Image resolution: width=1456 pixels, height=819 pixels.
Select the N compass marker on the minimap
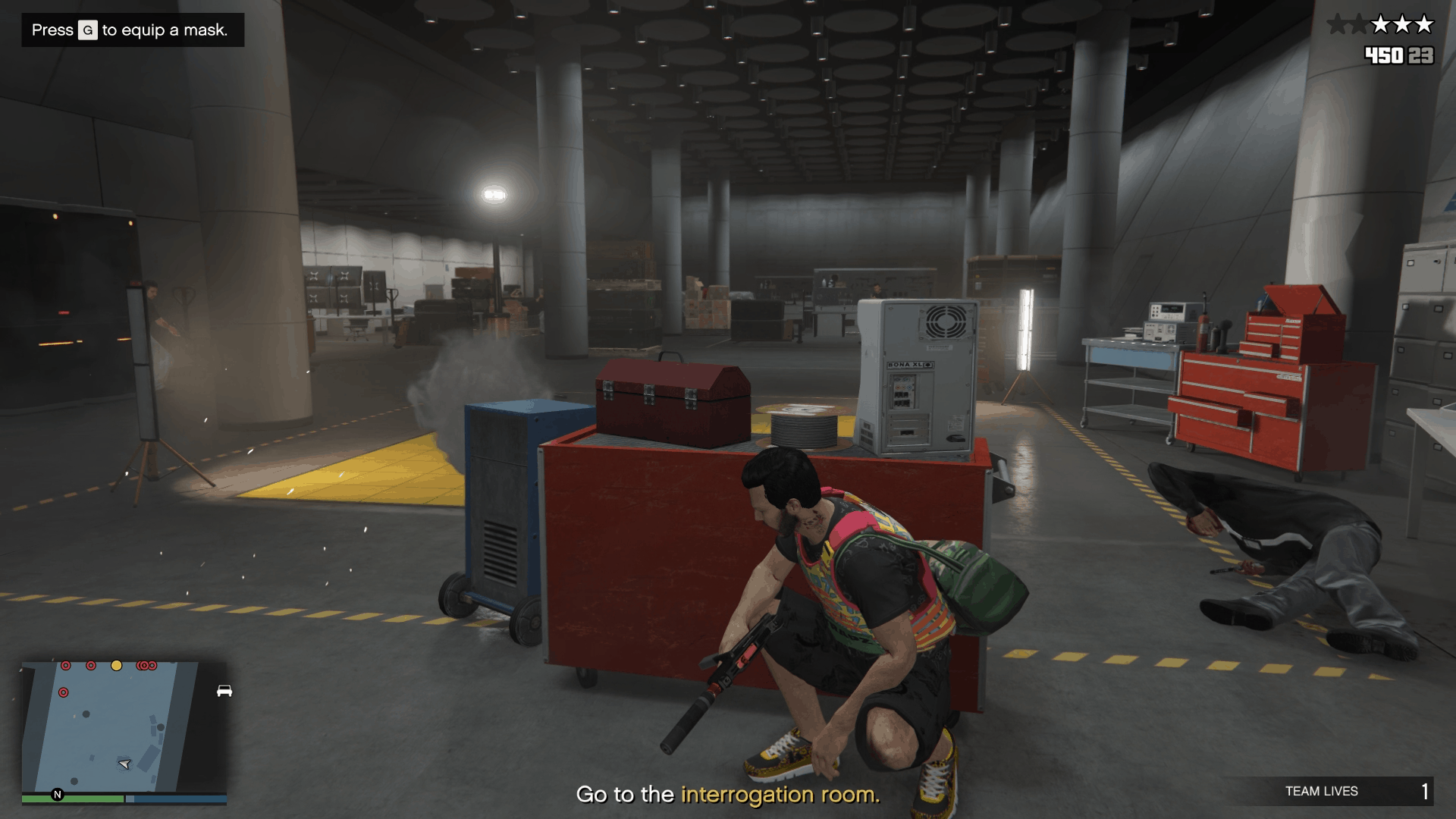[58, 795]
